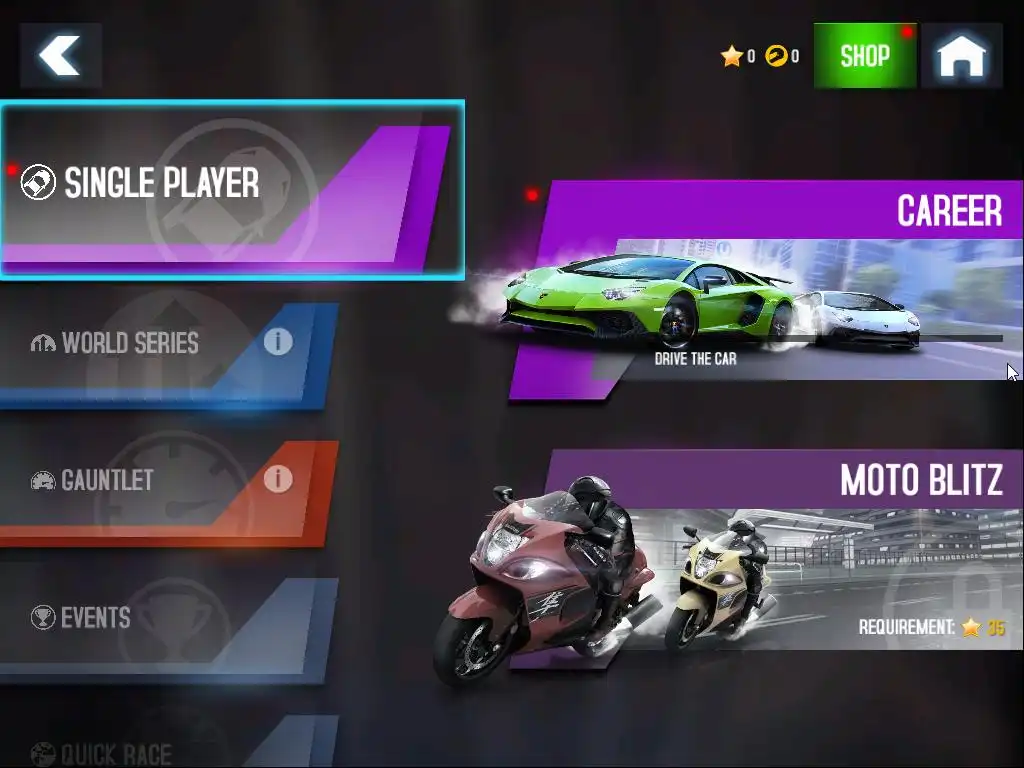The image size is (1024, 768).
Task: Show World Series info icon
Action: (x=278, y=342)
